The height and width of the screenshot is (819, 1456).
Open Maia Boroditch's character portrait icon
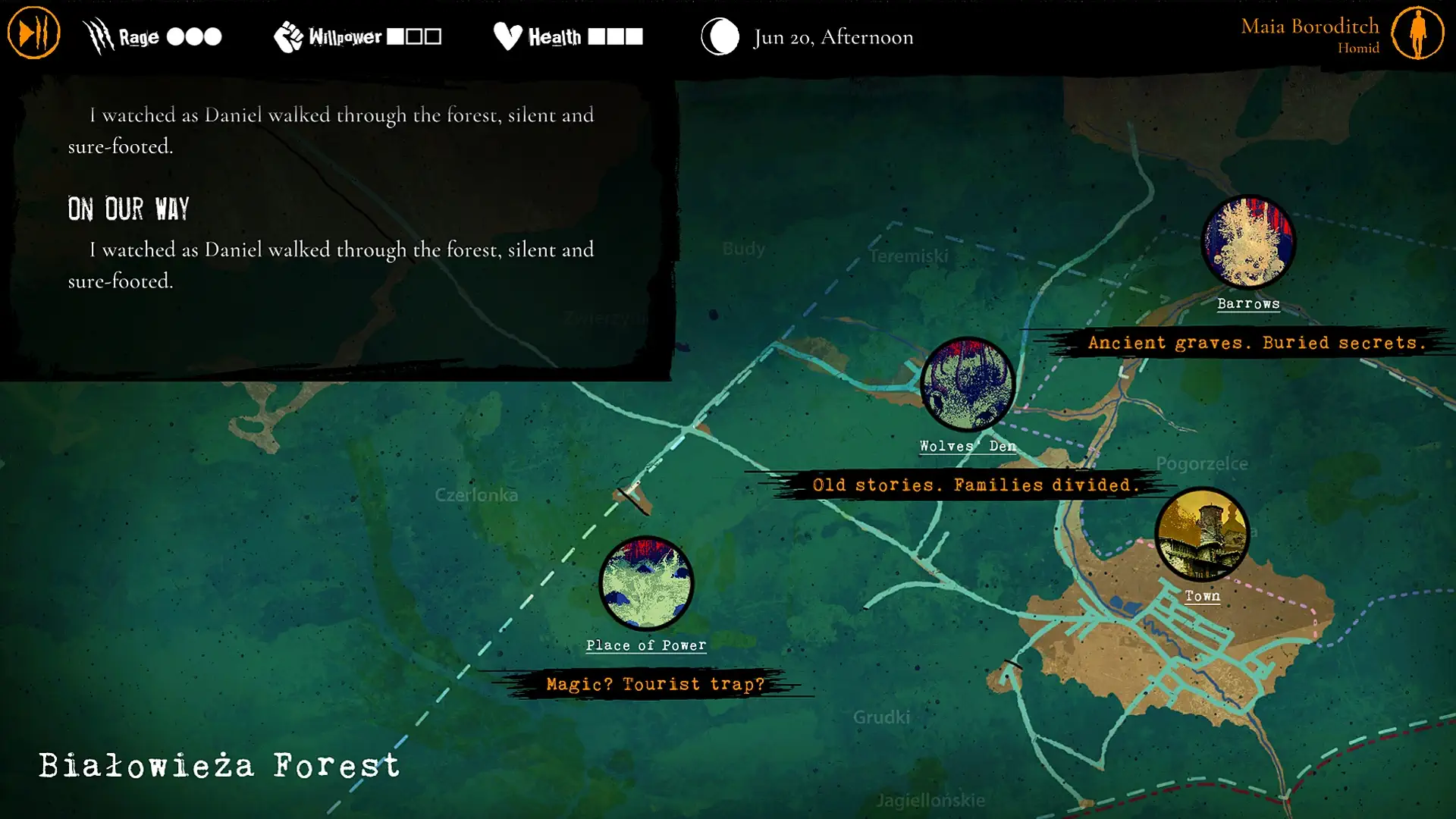(x=1417, y=33)
